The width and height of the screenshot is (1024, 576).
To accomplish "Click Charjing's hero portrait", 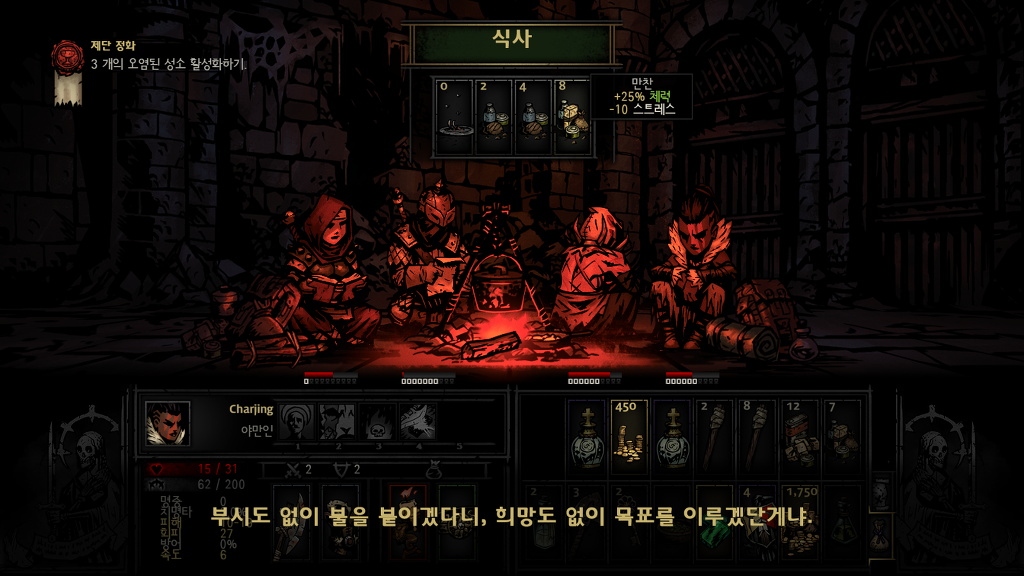I will click(x=167, y=423).
